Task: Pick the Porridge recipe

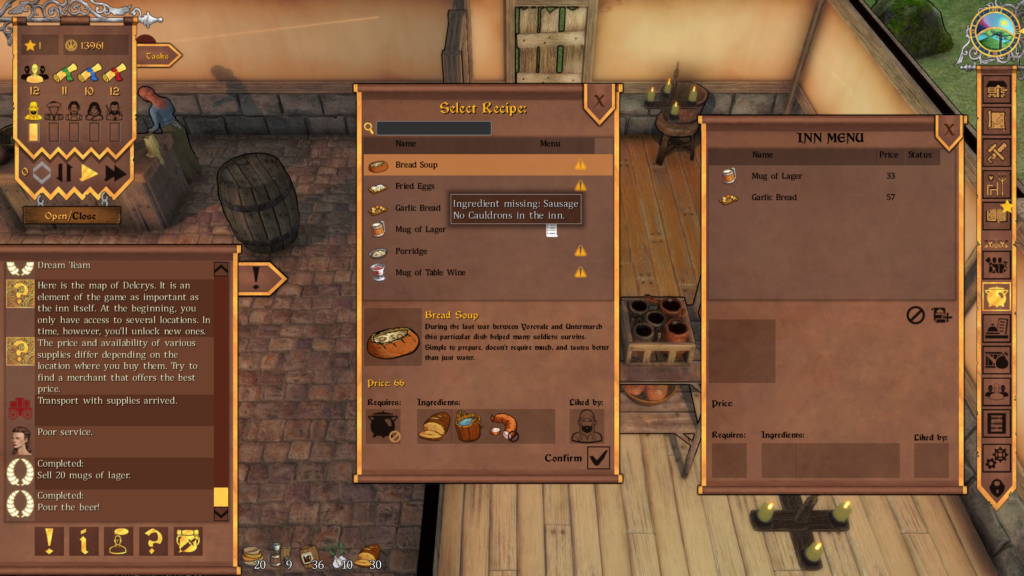Action: (470, 251)
